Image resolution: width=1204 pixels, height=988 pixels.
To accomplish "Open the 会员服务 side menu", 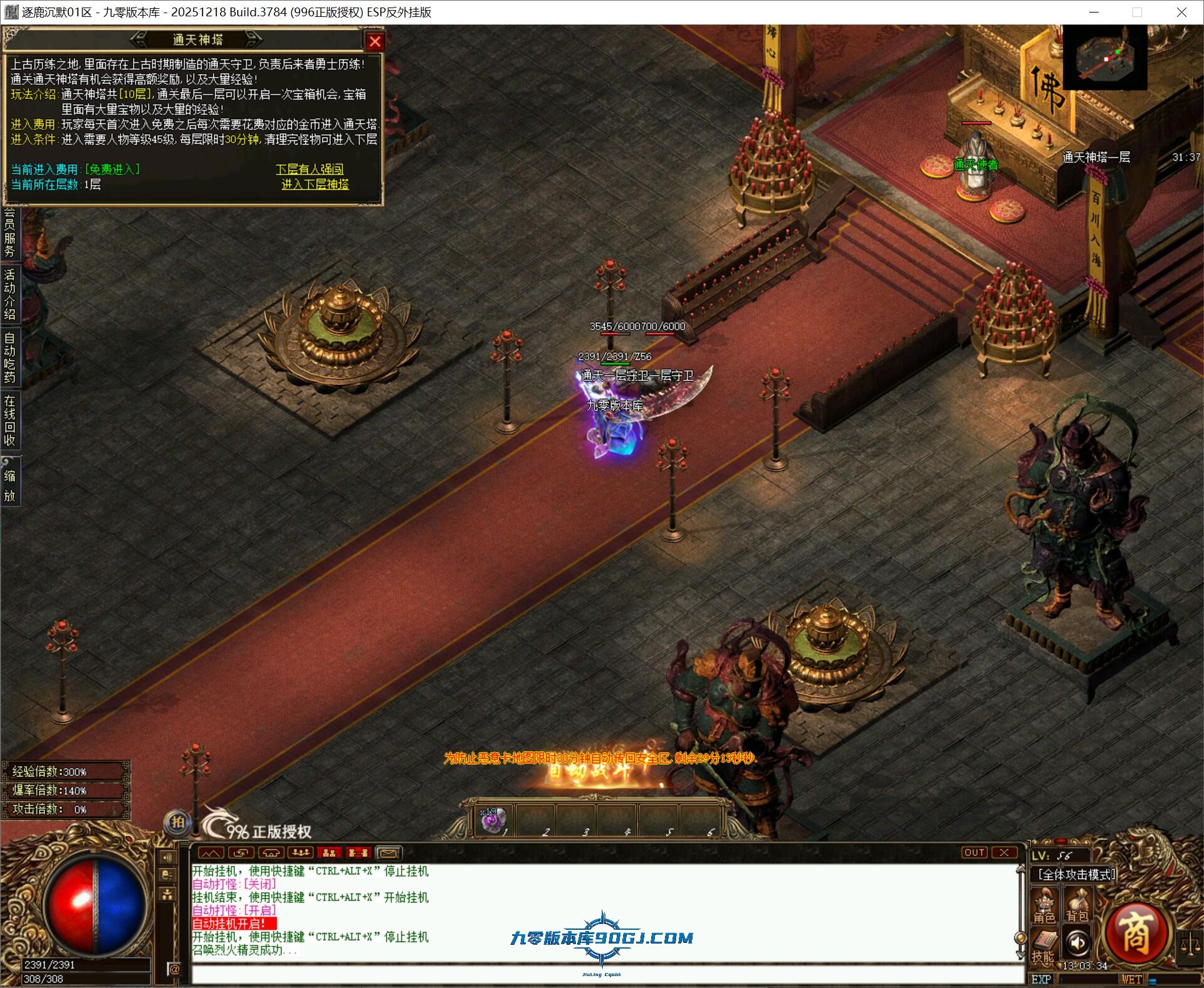I will click(x=10, y=232).
